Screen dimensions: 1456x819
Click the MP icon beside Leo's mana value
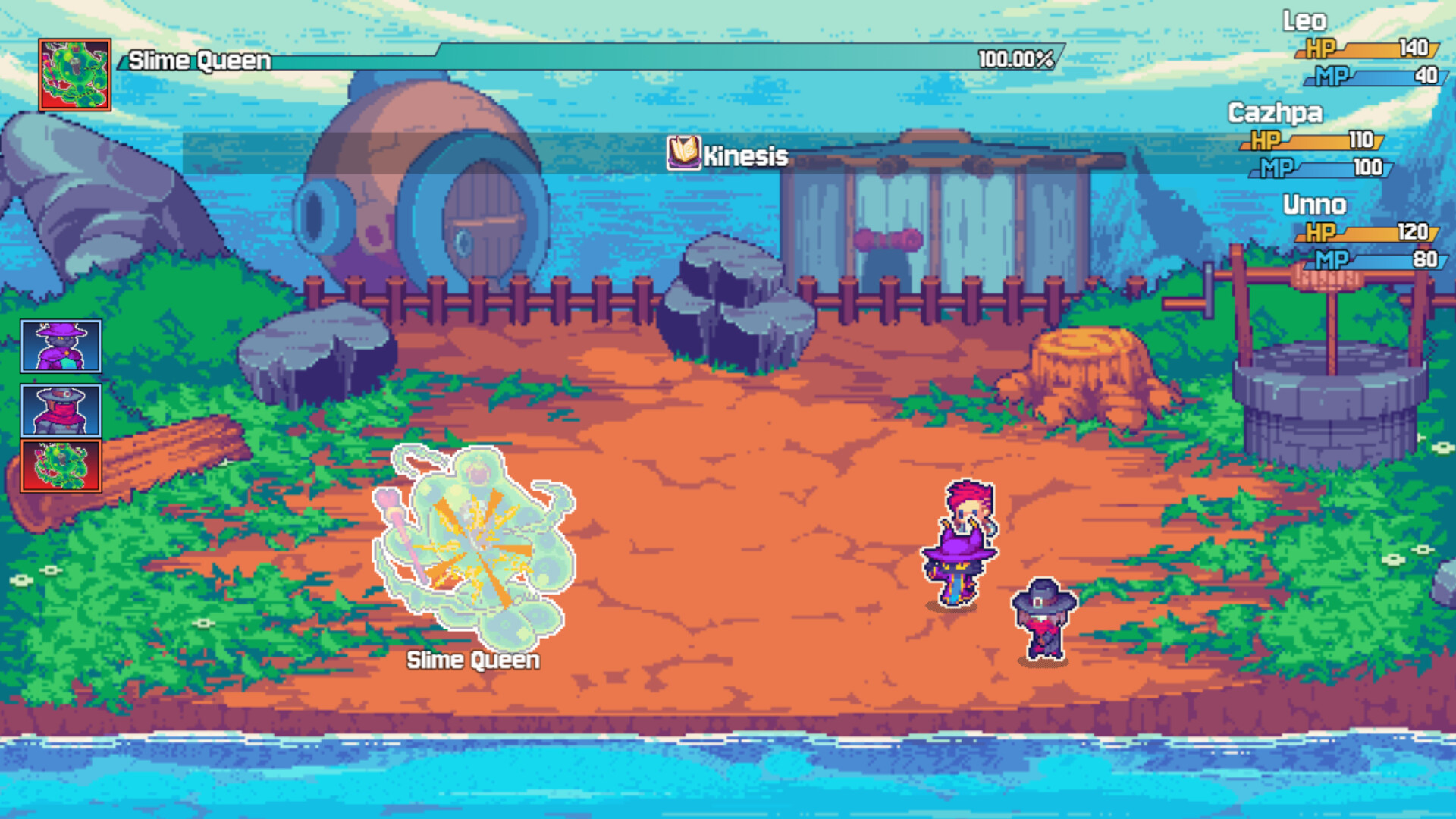1331,76
